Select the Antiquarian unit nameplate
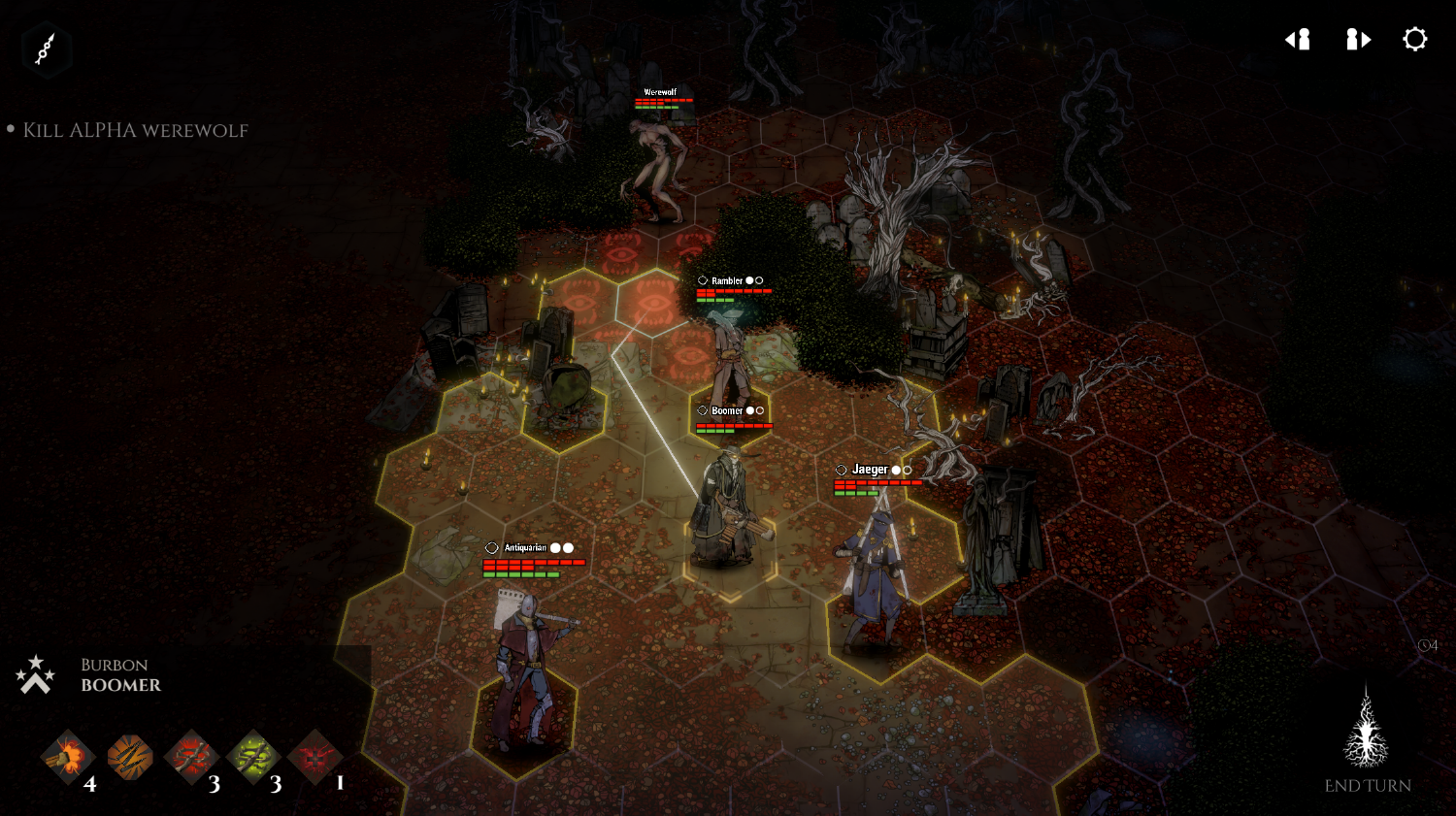Image resolution: width=1456 pixels, height=816 pixels. (525, 548)
